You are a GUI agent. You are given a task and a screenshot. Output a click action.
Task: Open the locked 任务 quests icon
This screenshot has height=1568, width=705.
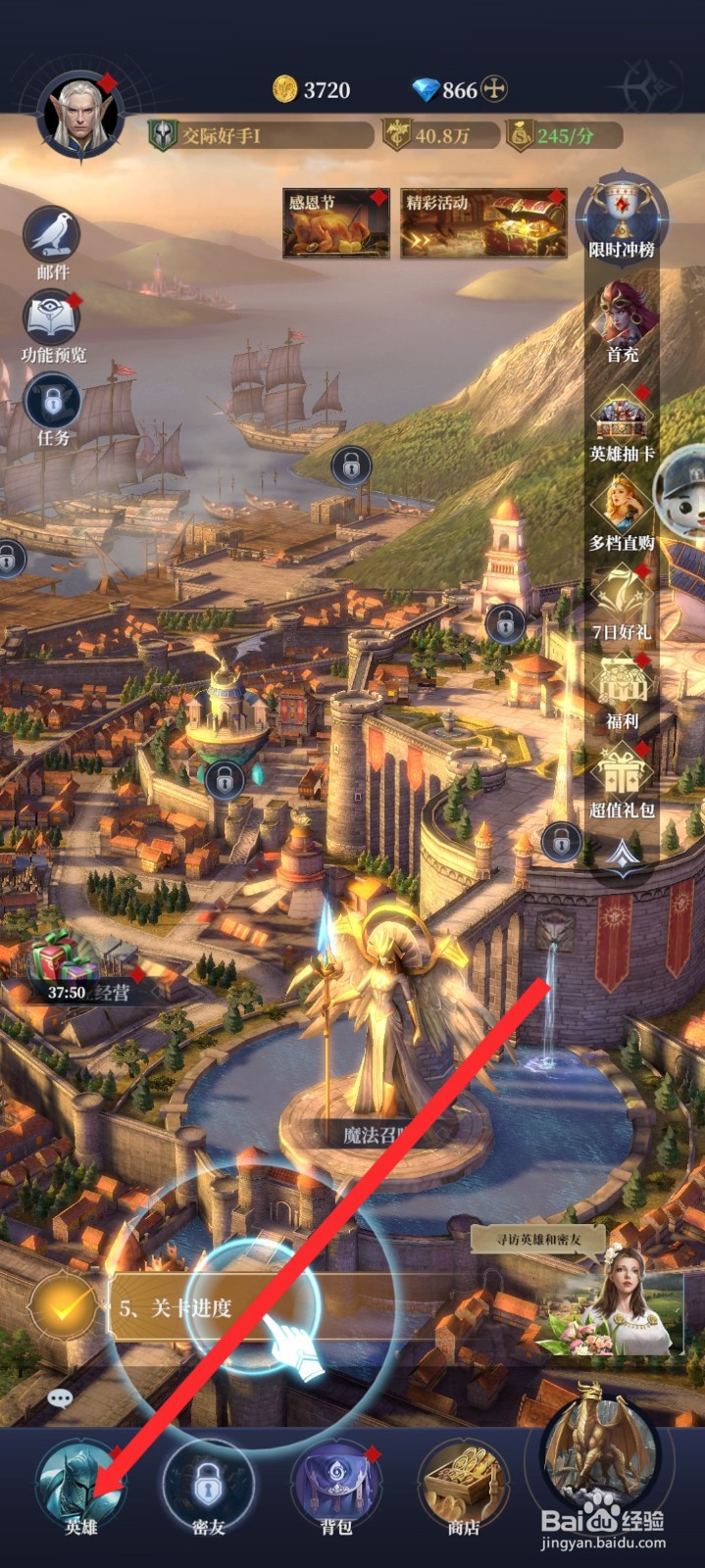tap(53, 406)
